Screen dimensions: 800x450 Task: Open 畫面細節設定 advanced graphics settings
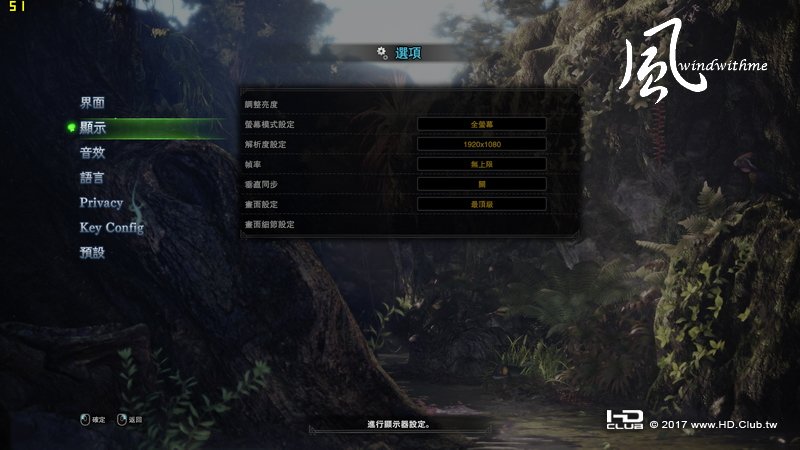click(270, 225)
